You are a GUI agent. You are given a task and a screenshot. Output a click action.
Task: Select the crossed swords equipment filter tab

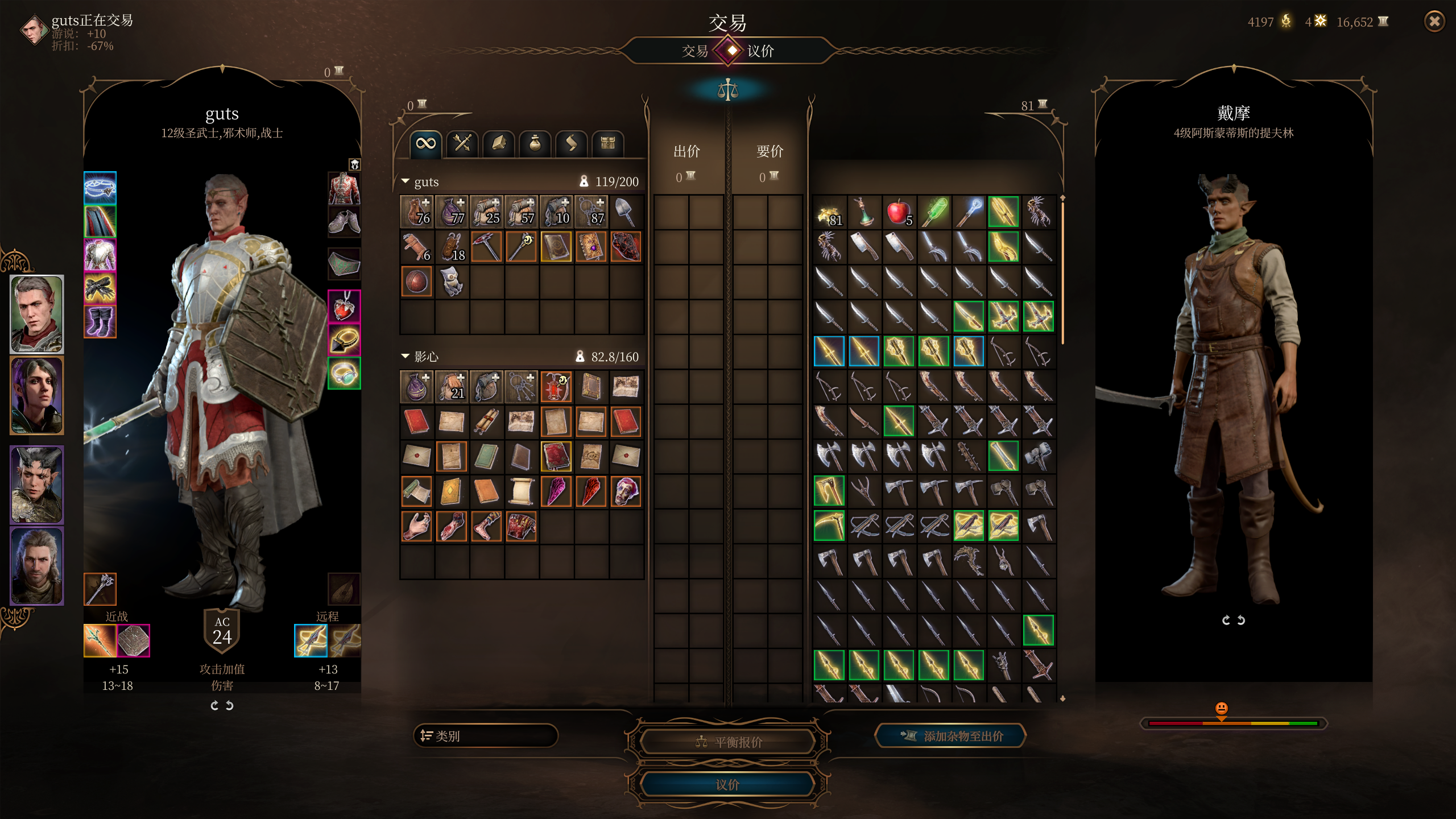coord(462,143)
